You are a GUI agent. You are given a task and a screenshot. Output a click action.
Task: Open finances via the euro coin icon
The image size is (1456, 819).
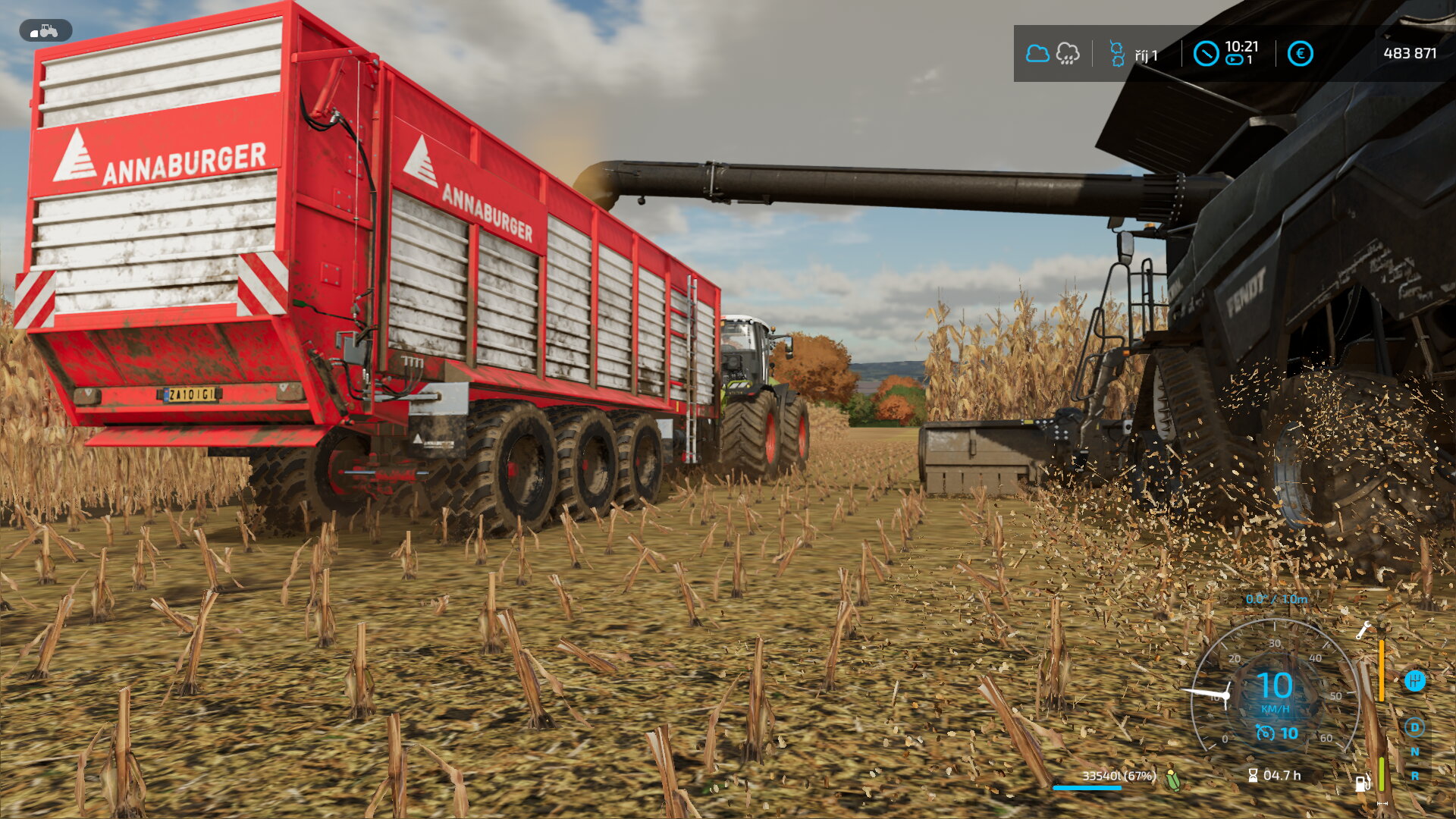pos(1300,54)
